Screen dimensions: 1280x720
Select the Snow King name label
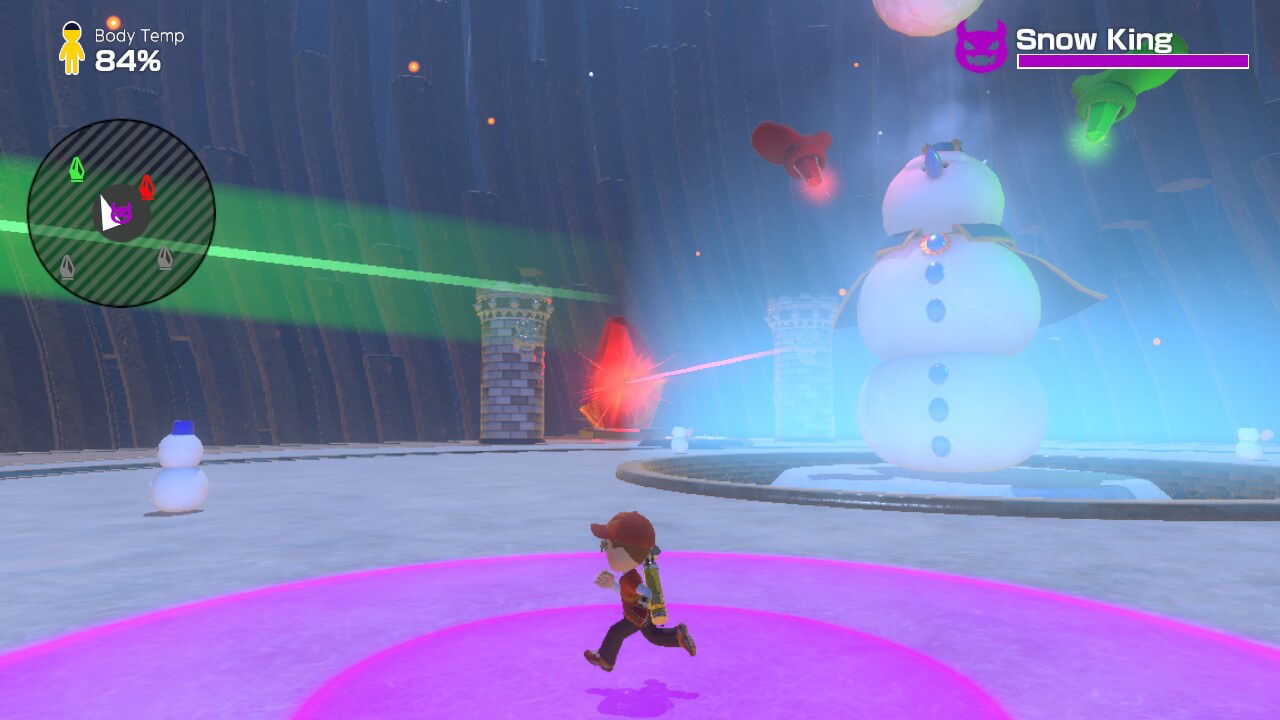tap(1093, 40)
